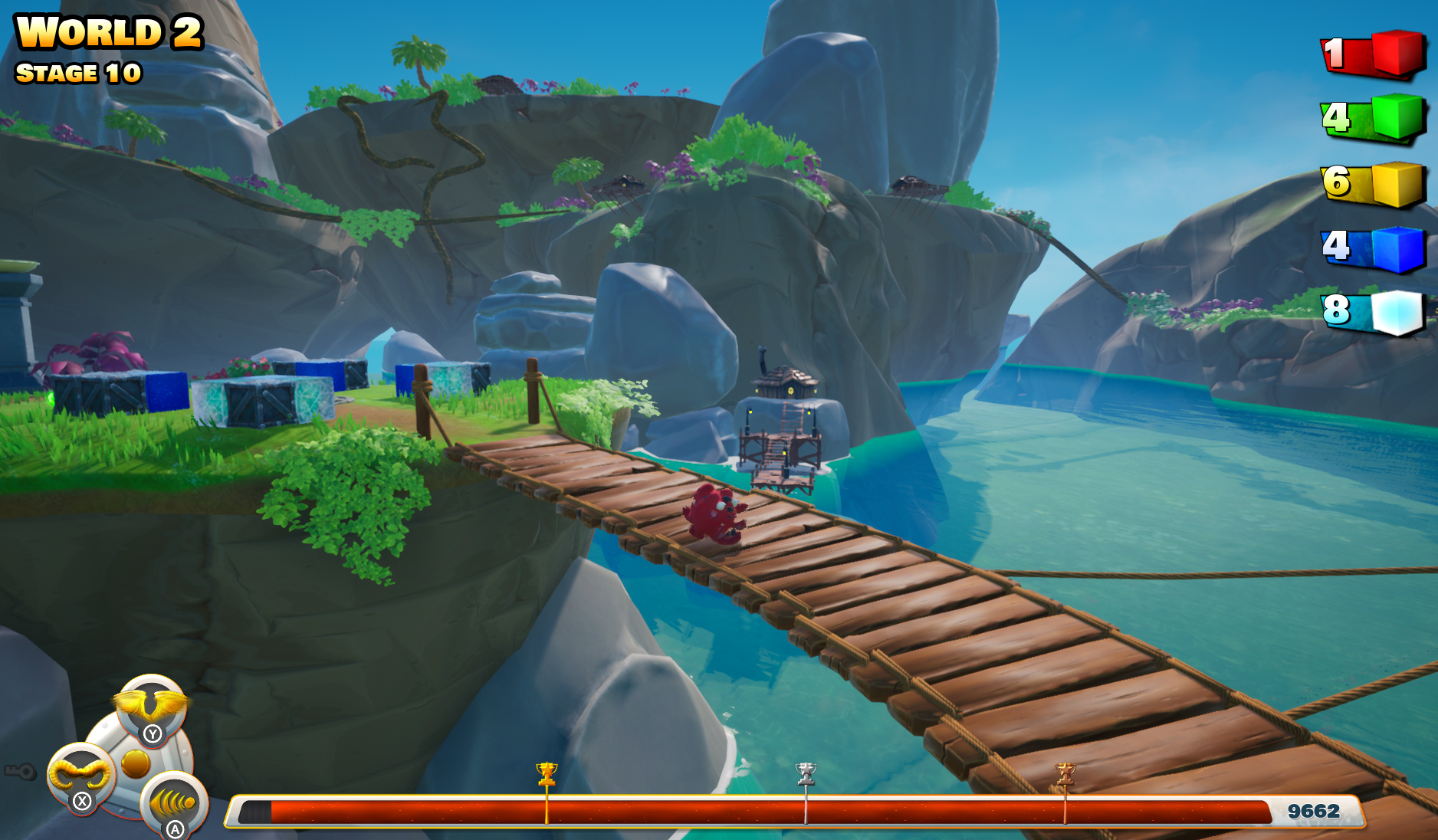This screenshot has height=840, width=1438.
Task: Select the white ice cube counter icon
Action: pyautogui.click(x=1397, y=312)
